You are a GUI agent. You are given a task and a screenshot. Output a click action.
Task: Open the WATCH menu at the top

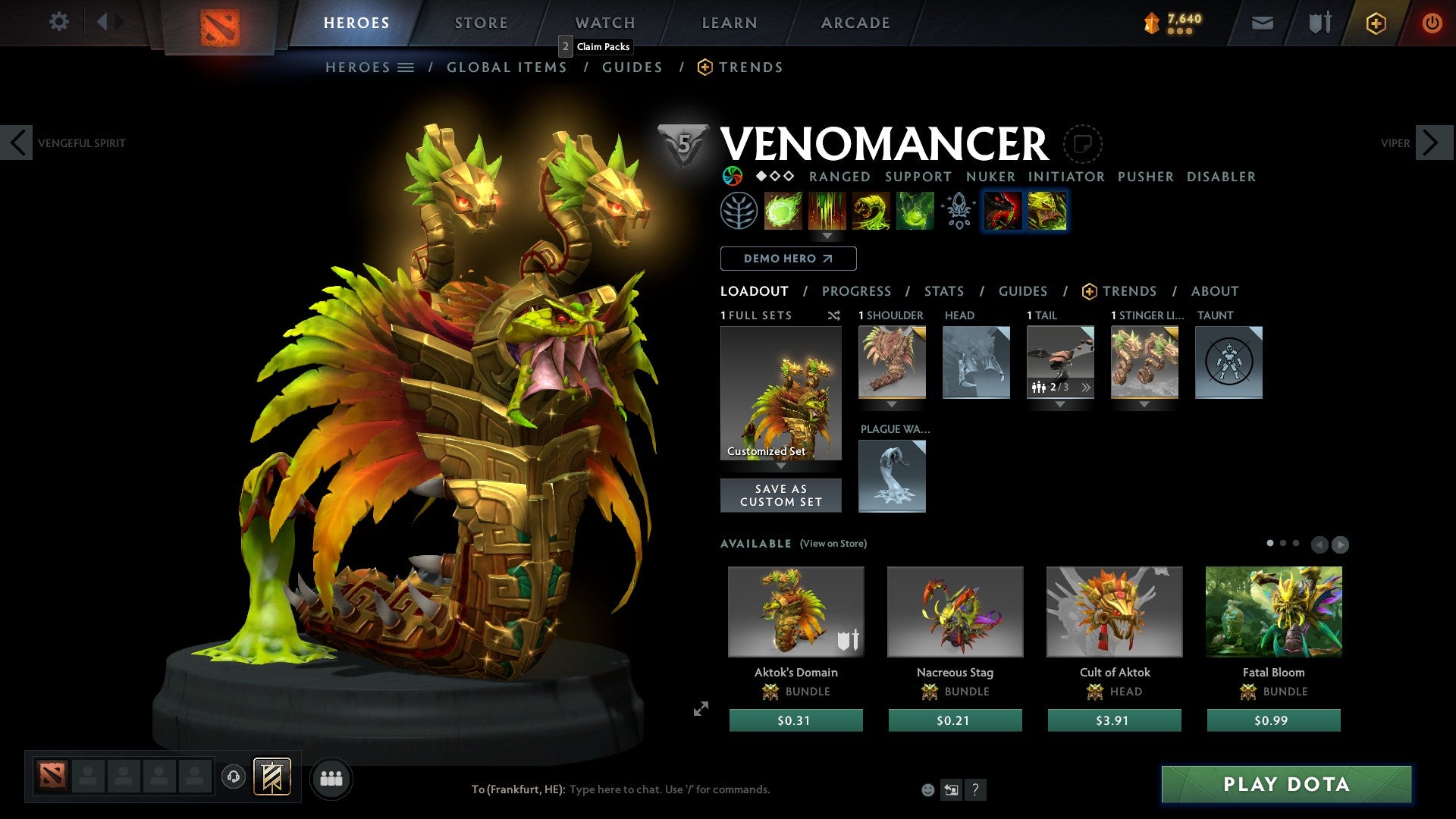[605, 23]
